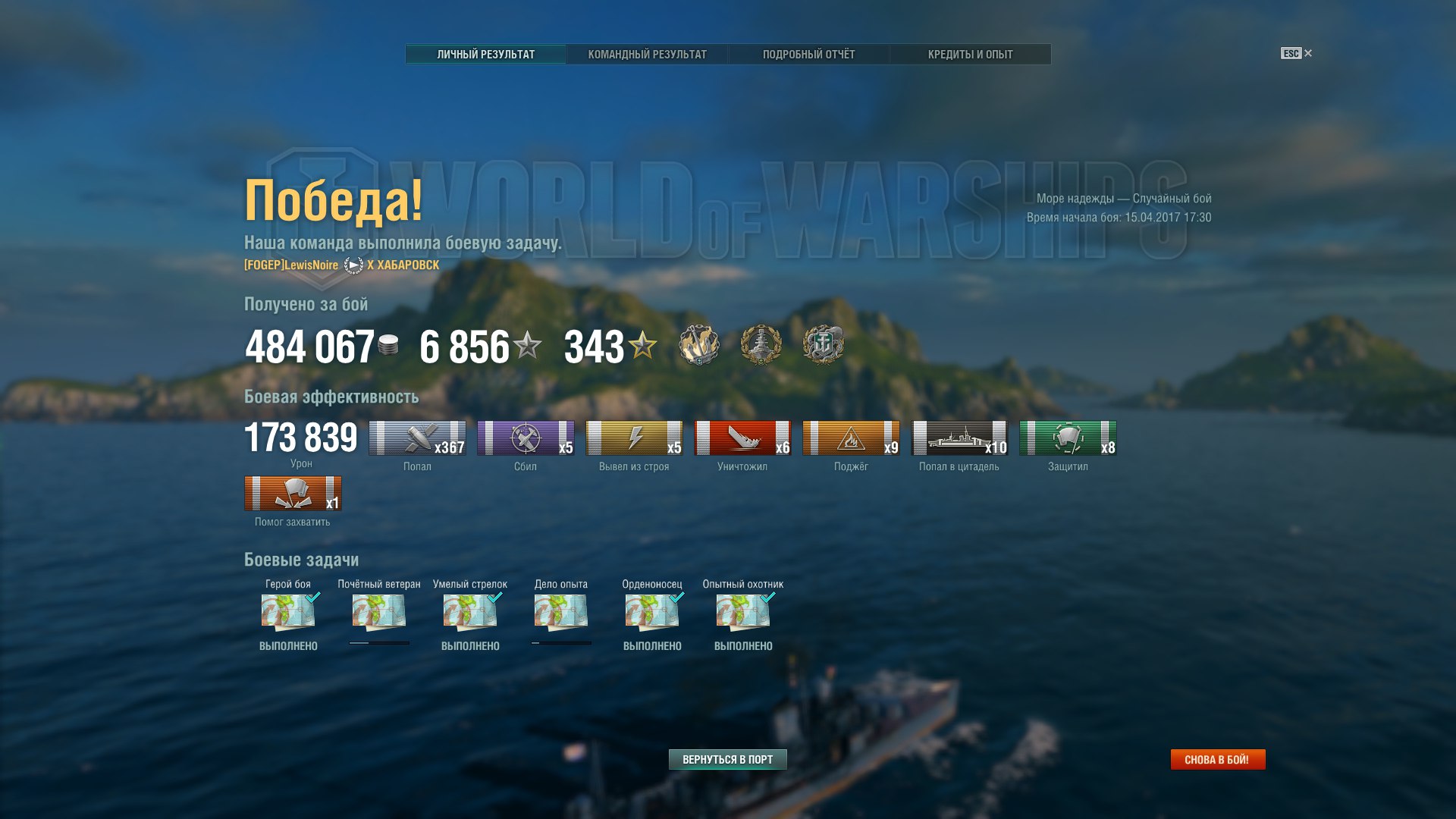Click the Поджёг x9 fire ribbon
The width and height of the screenshot is (1456, 819).
[851, 438]
